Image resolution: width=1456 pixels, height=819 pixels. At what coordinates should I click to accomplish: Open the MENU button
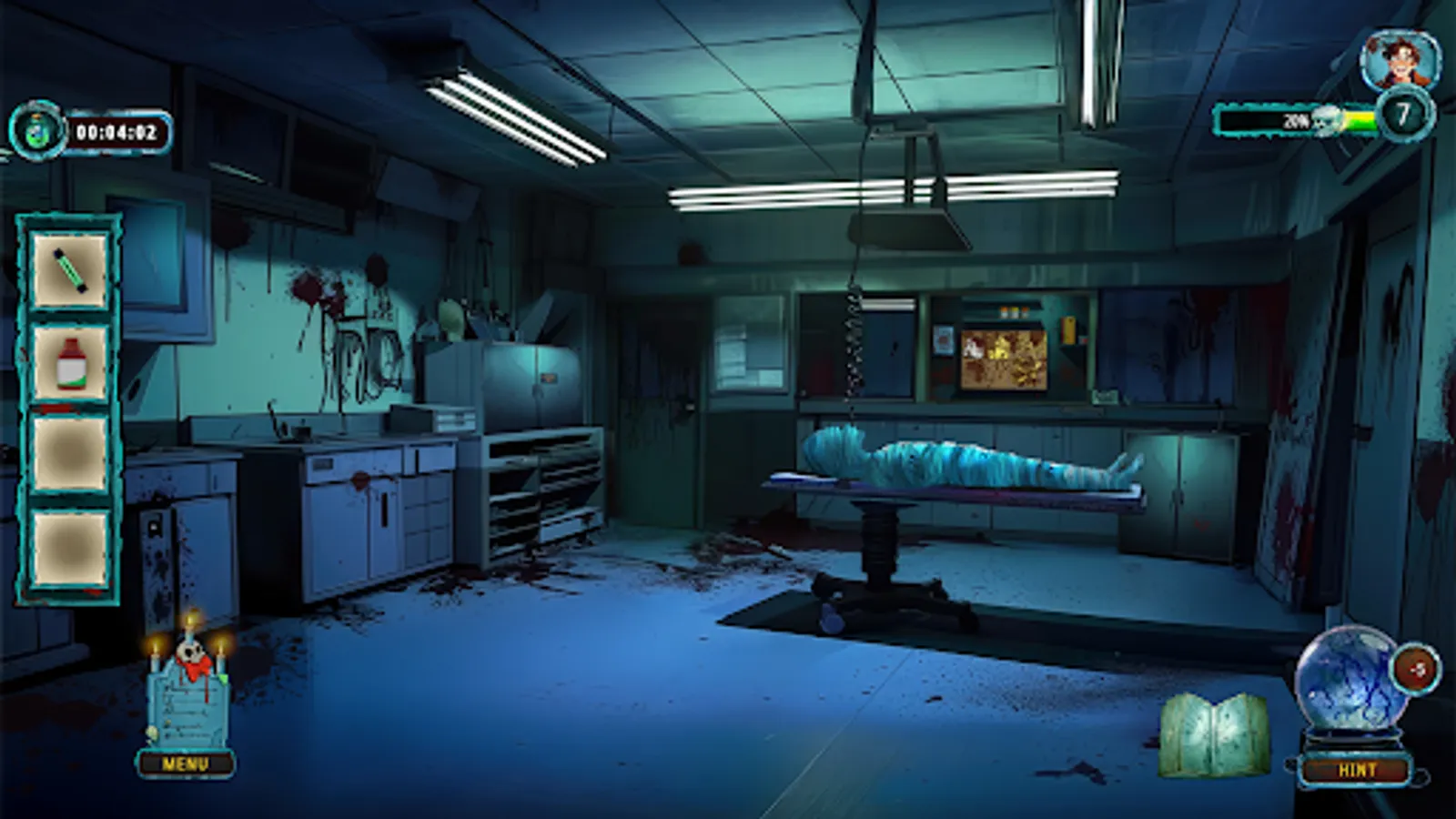tap(187, 763)
